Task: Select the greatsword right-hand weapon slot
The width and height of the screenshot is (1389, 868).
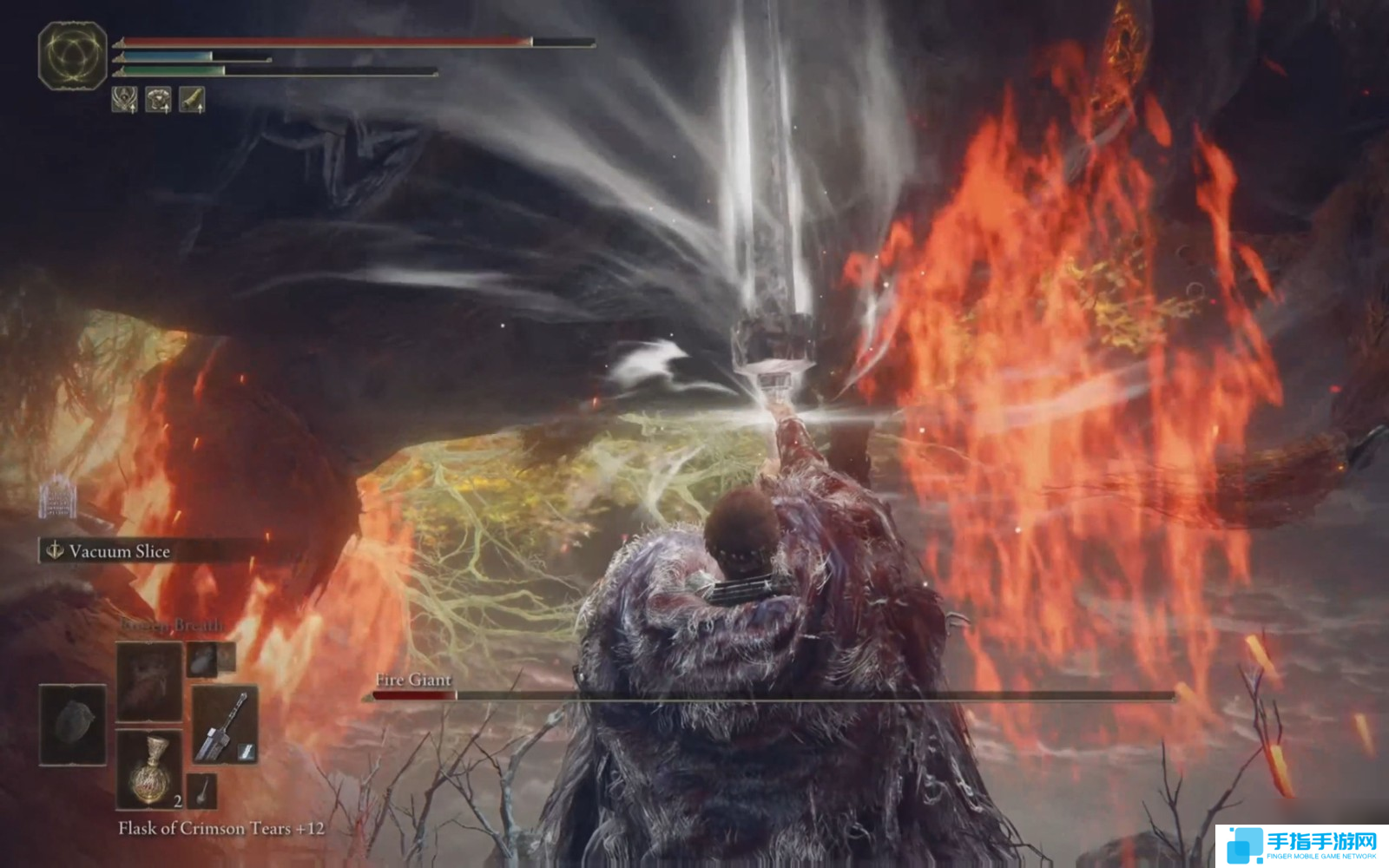Action: pyautogui.click(x=225, y=725)
